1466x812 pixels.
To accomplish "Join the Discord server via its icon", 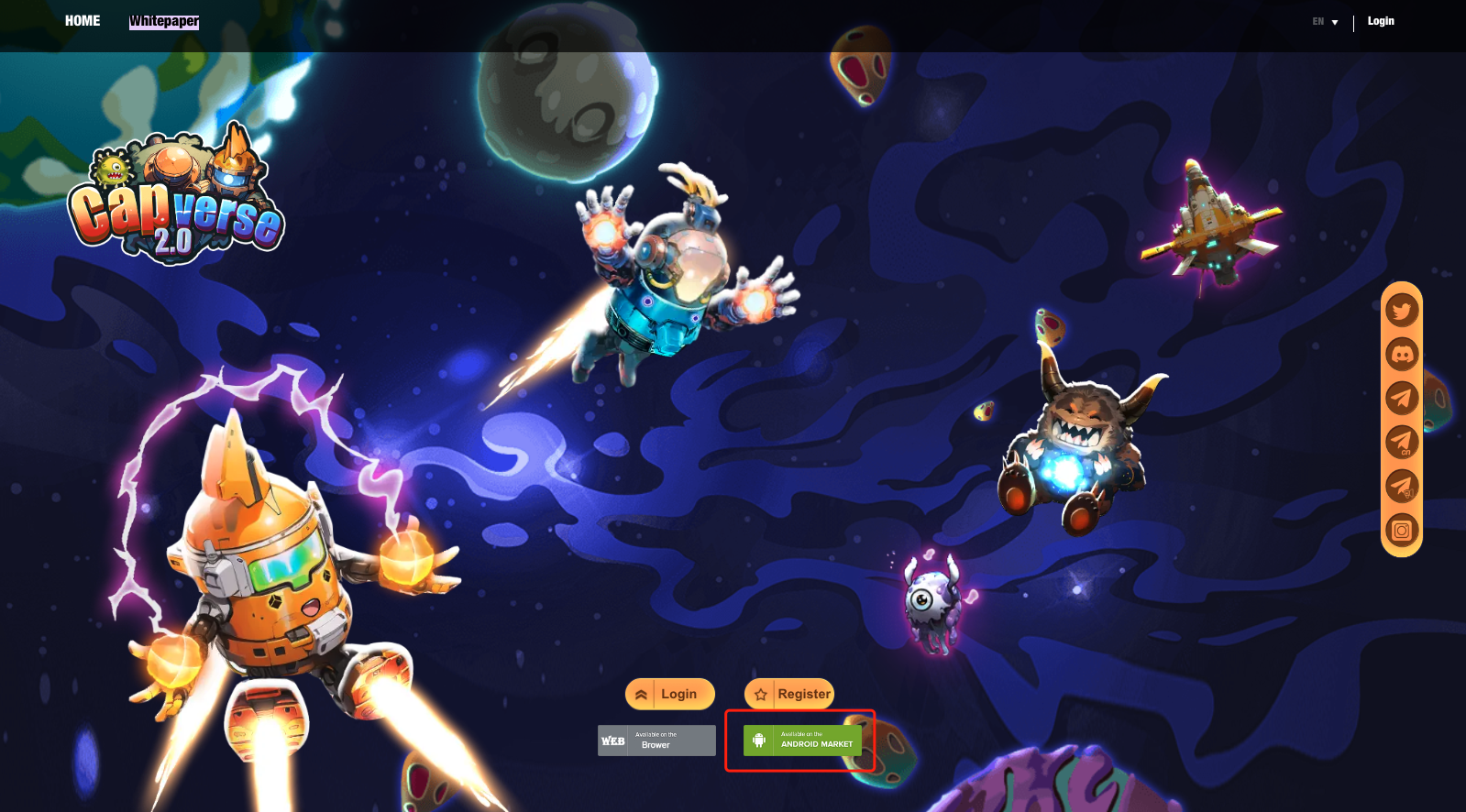I will pos(1402,354).
